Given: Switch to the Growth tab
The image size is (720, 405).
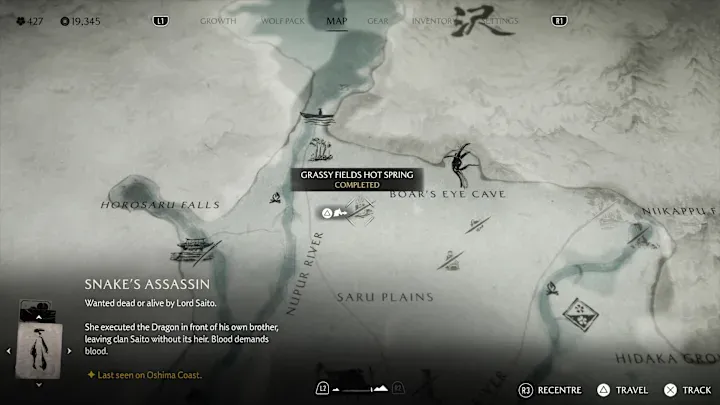Looking at the screenshot, I should point(218,20).
